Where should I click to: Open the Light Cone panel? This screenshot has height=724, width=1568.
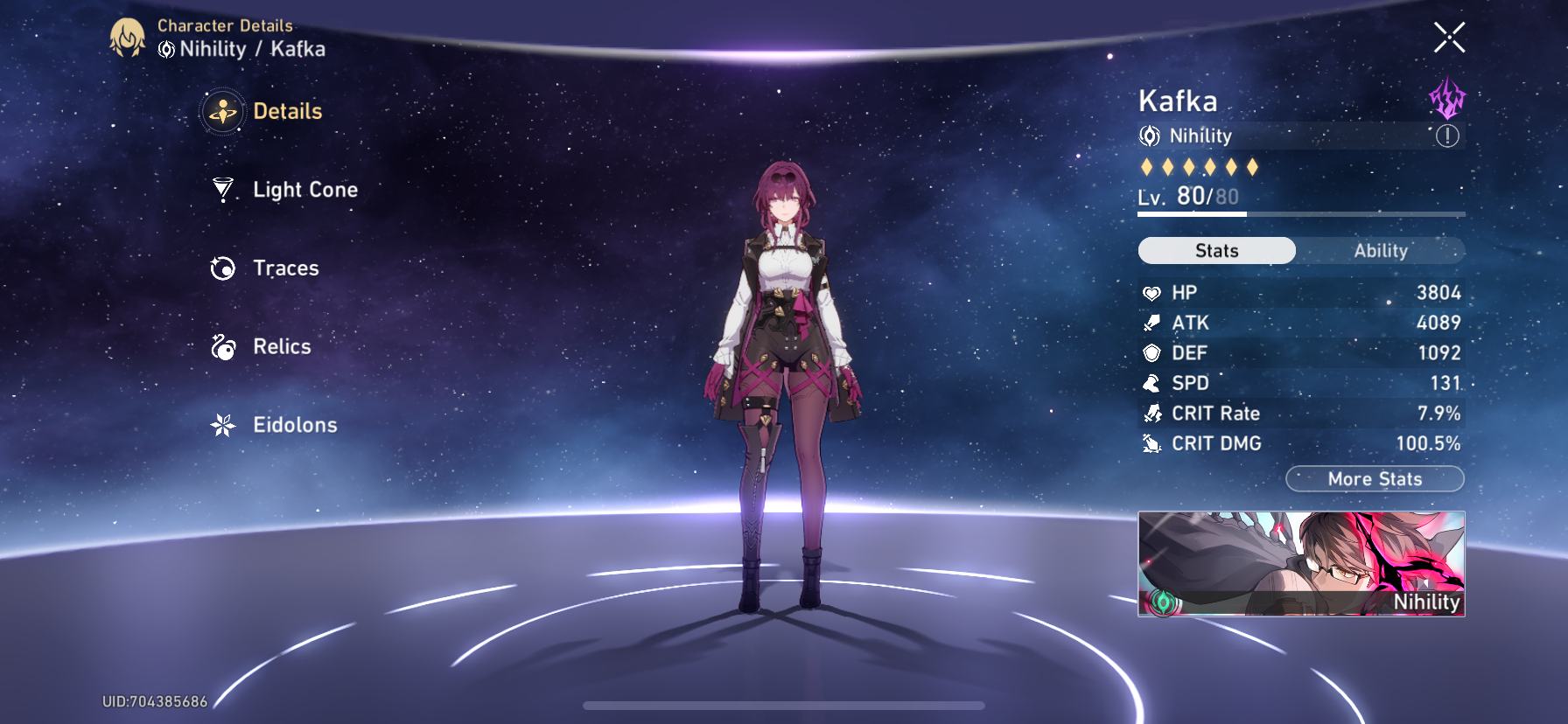[304, 190]
